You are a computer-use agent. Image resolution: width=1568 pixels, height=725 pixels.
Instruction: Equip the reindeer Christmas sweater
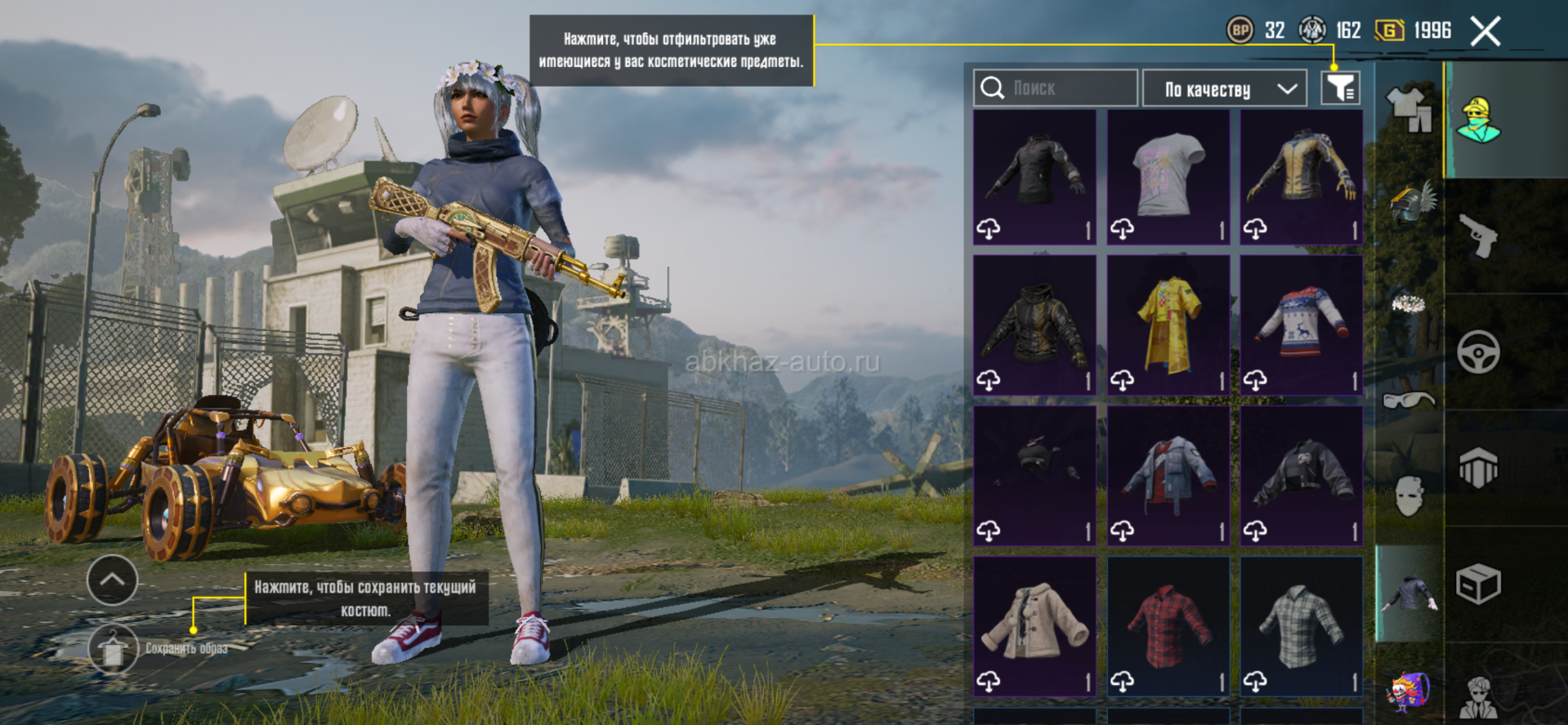click(x=1302, y=326)
